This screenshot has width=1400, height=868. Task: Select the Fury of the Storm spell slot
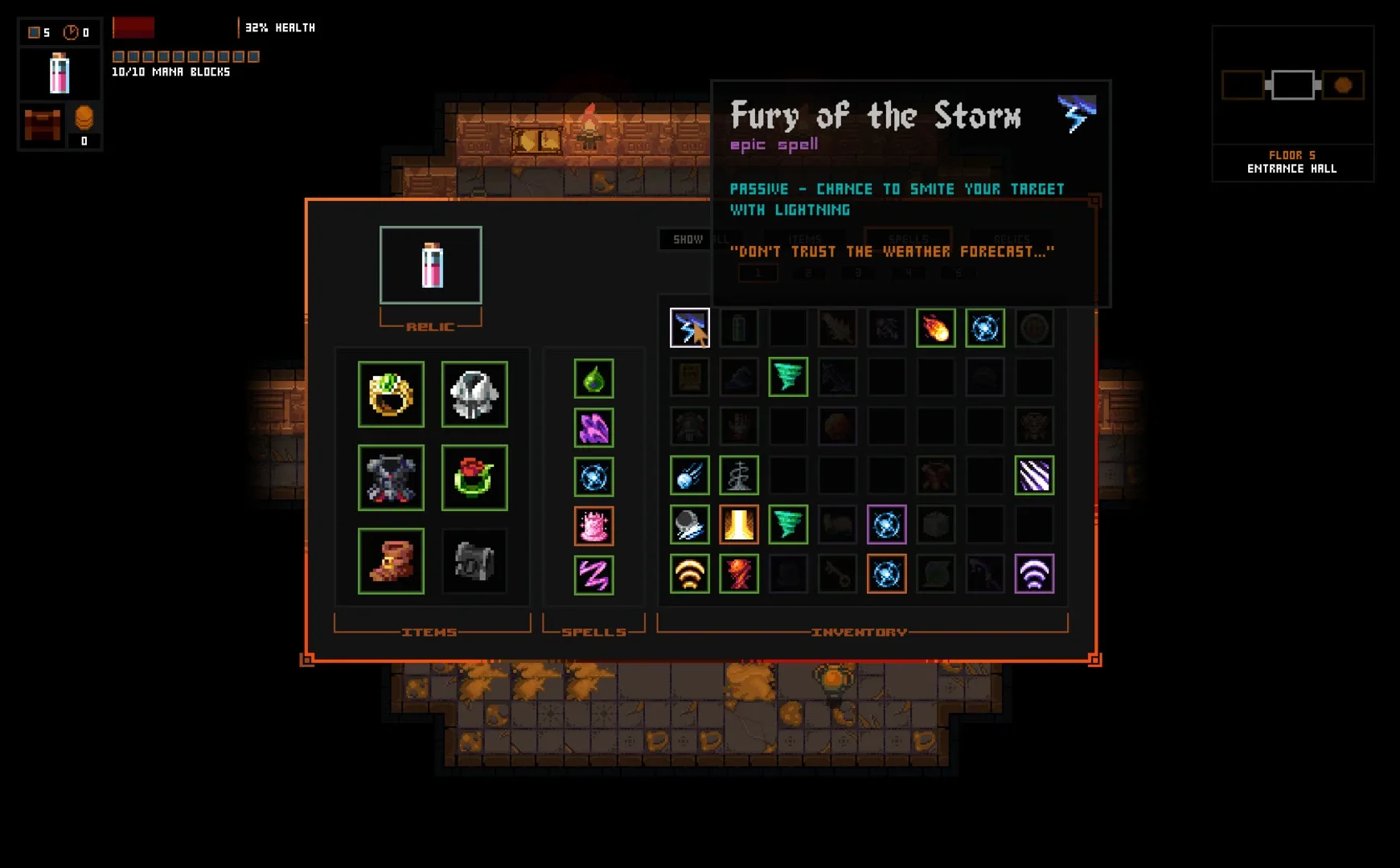point(689,327)
